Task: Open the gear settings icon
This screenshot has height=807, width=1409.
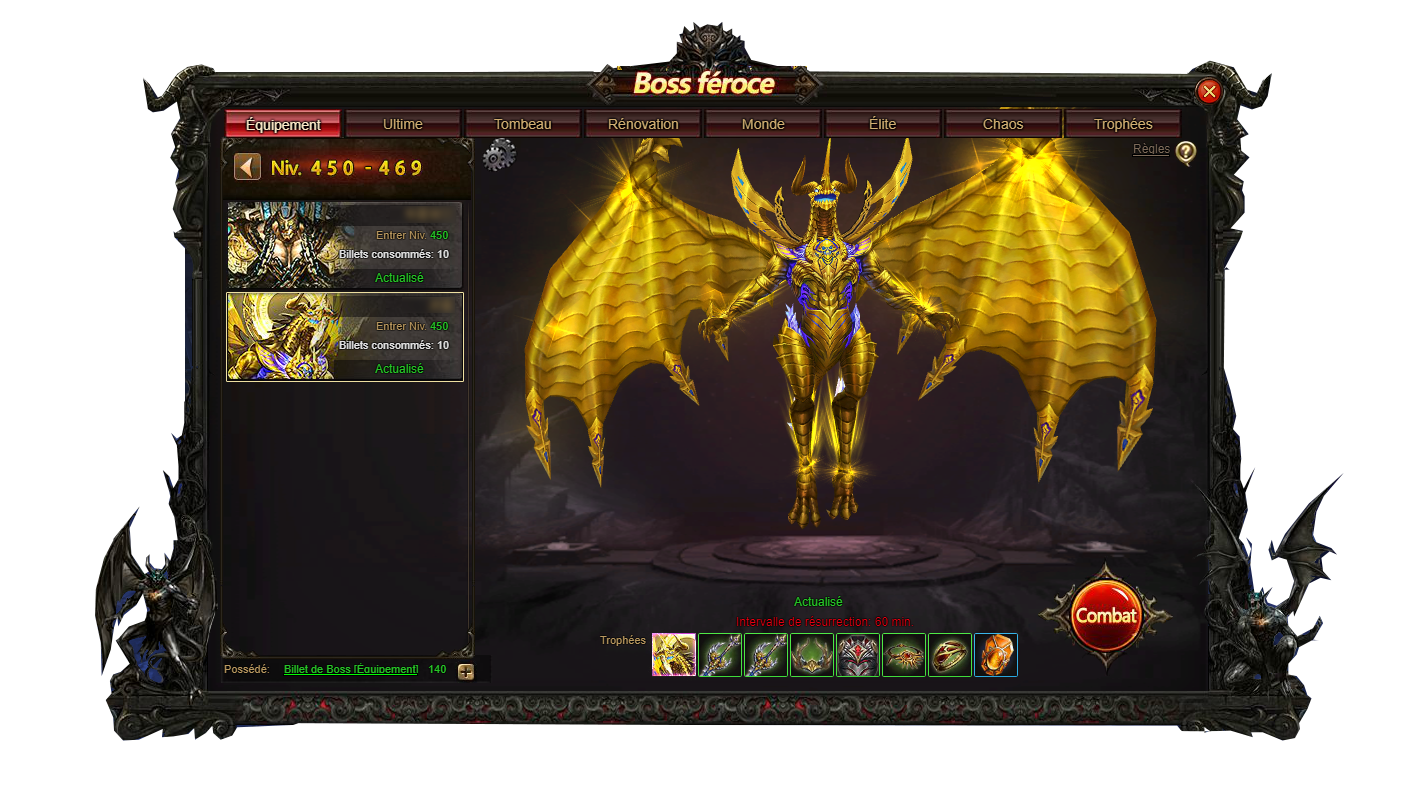Action: tap(499, 156)
